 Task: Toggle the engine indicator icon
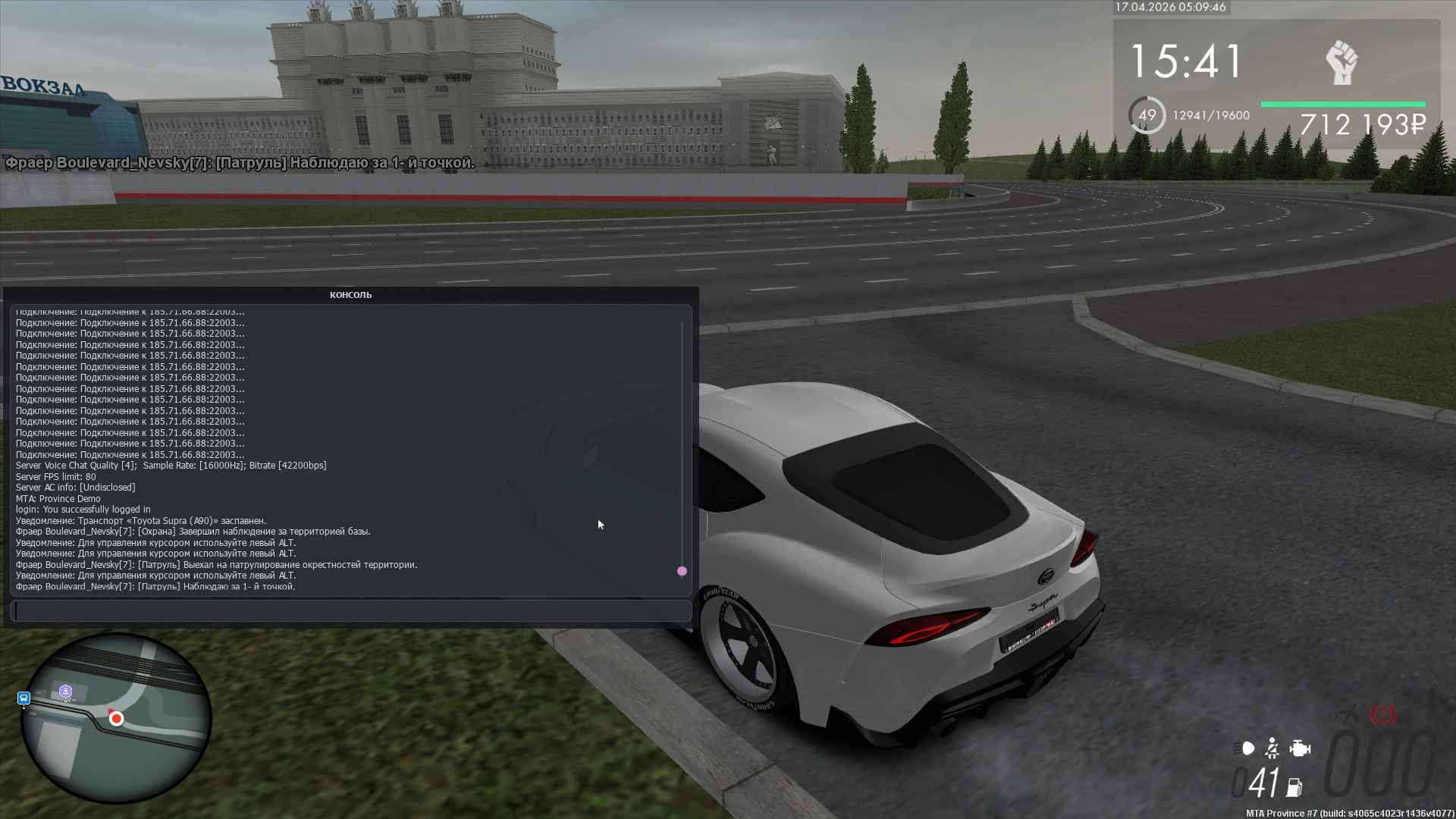point(1300,748)
